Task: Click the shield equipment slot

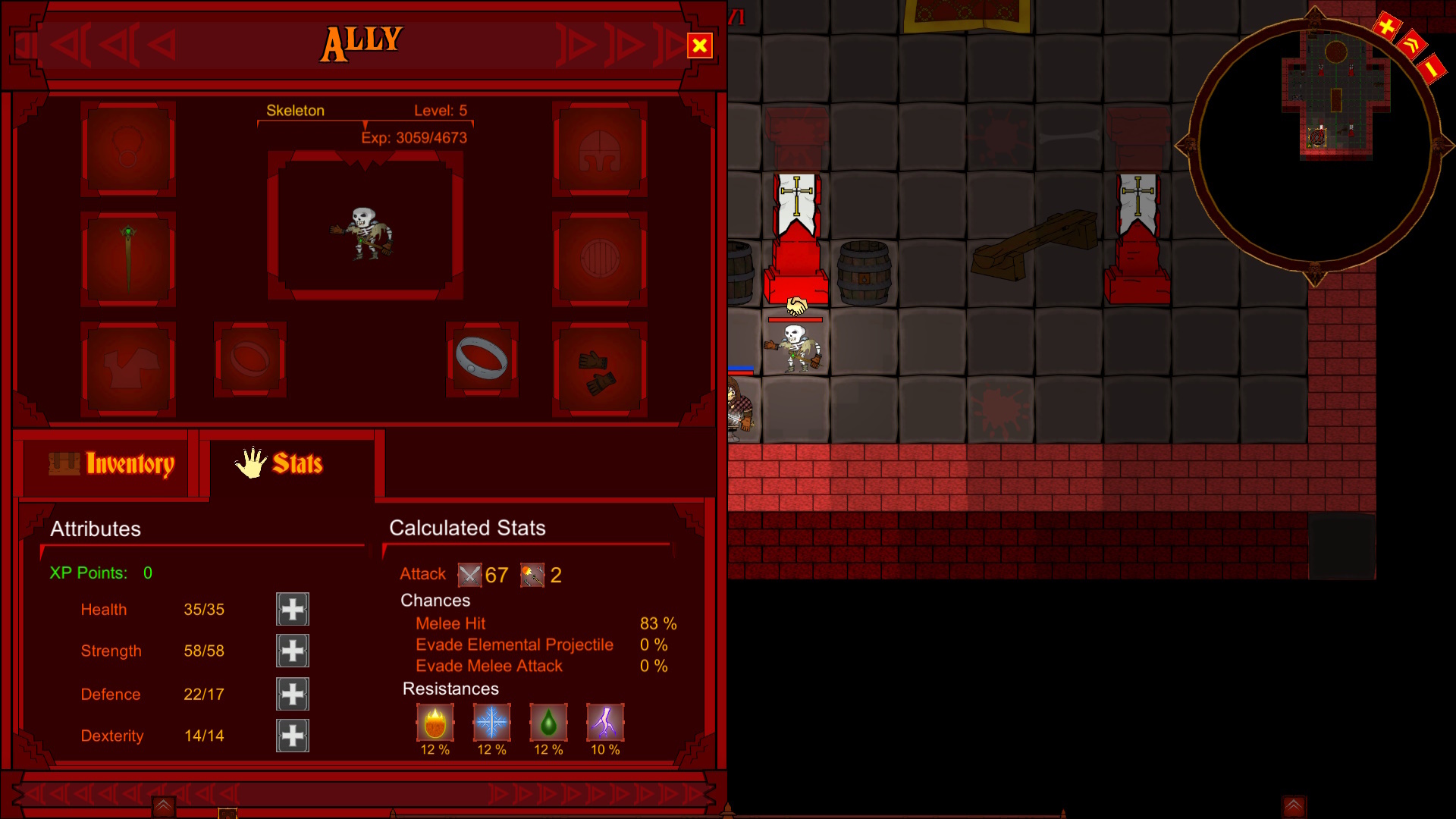Action: coord(599,258)
